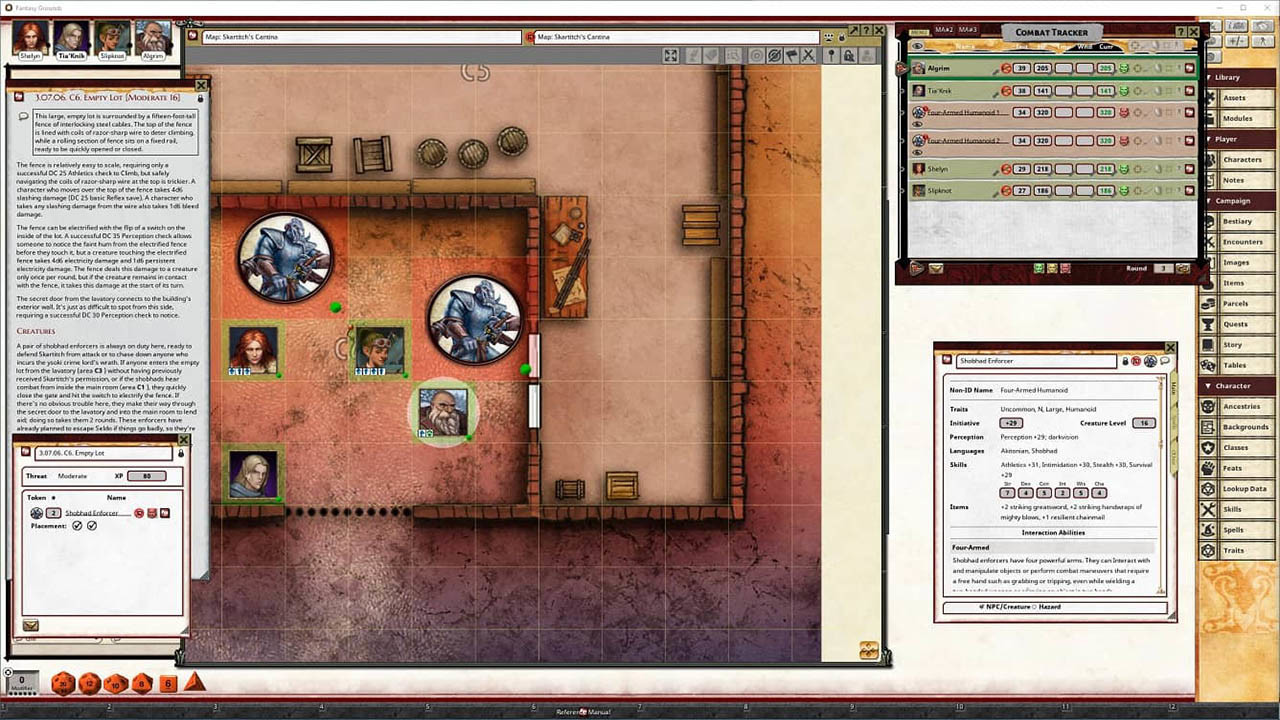Switch to the MA#3 tab above the Combat Tracker
The width and height of the screenshot is (1280, 720).
coord(967,29)
